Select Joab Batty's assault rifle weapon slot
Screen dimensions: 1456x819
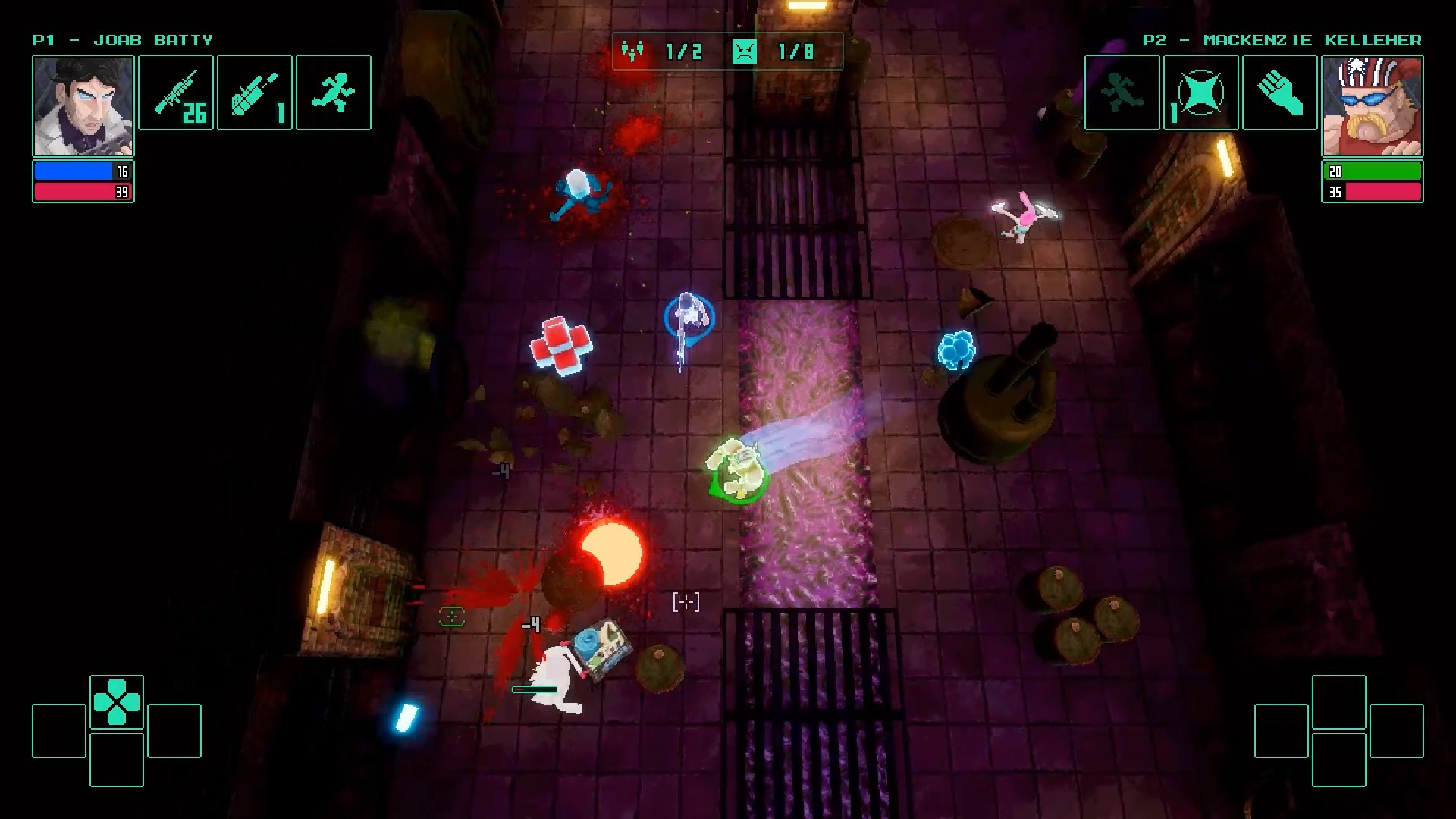tap(176, 93)
